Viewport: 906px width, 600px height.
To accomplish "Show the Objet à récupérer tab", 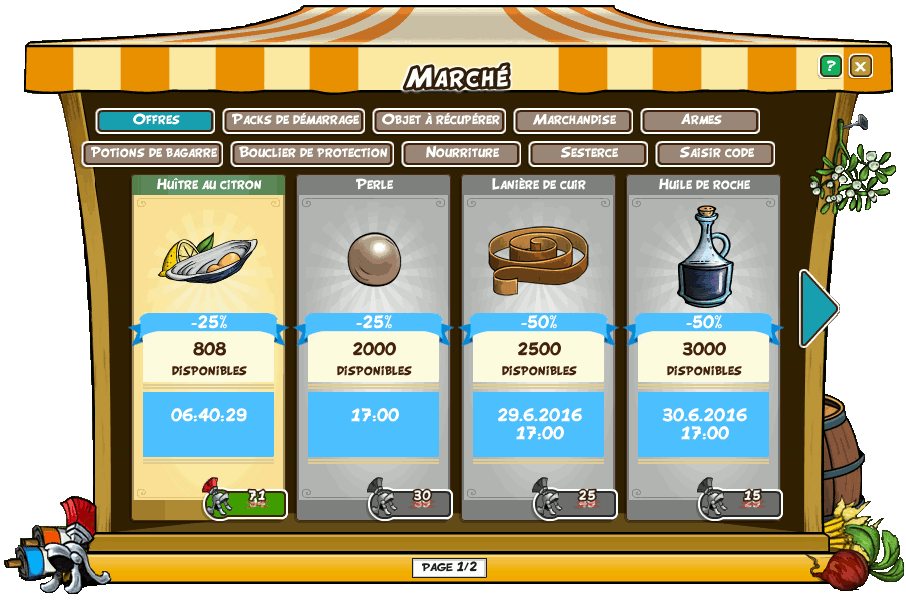I will (439, 120).
